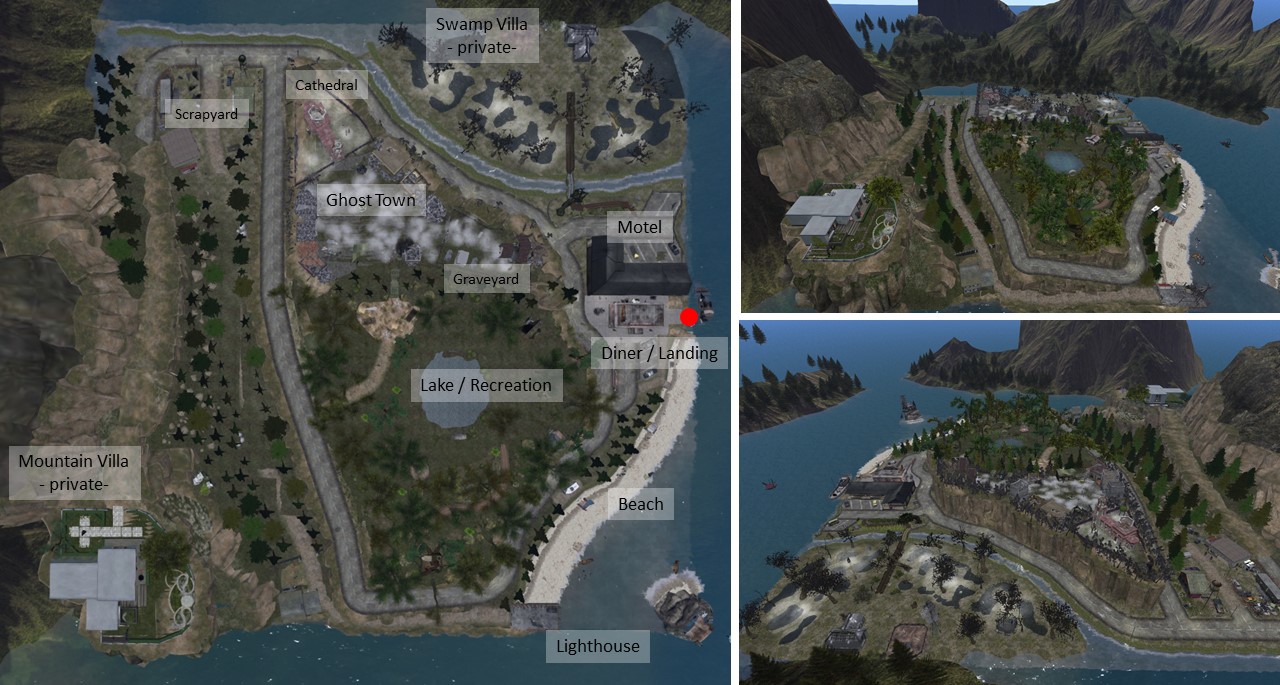
Task: Select the Motel label
Action: click(x=640, y=227)
